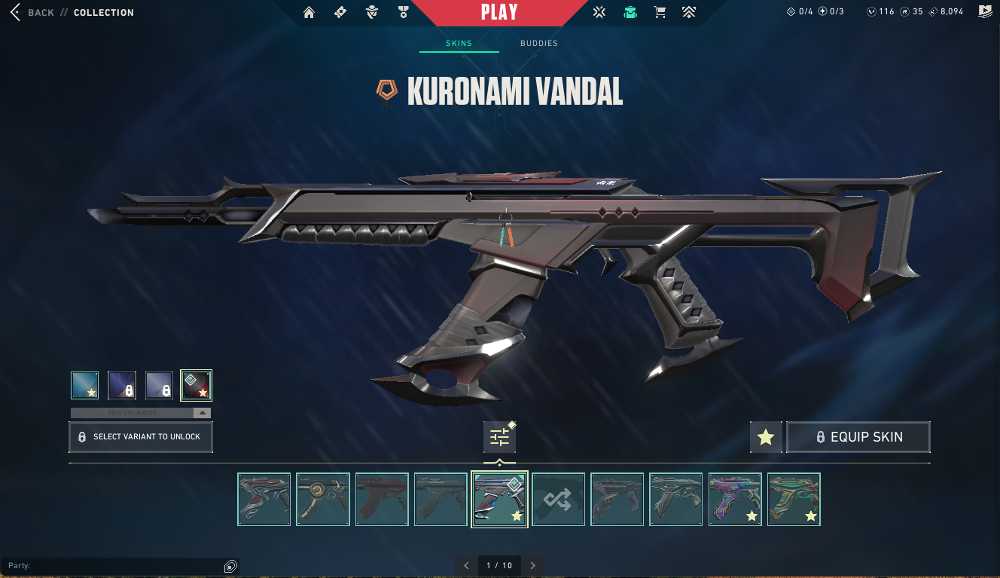Open the green agent icon in top bar
The image size is (1000, 578).
click(629, 13)
